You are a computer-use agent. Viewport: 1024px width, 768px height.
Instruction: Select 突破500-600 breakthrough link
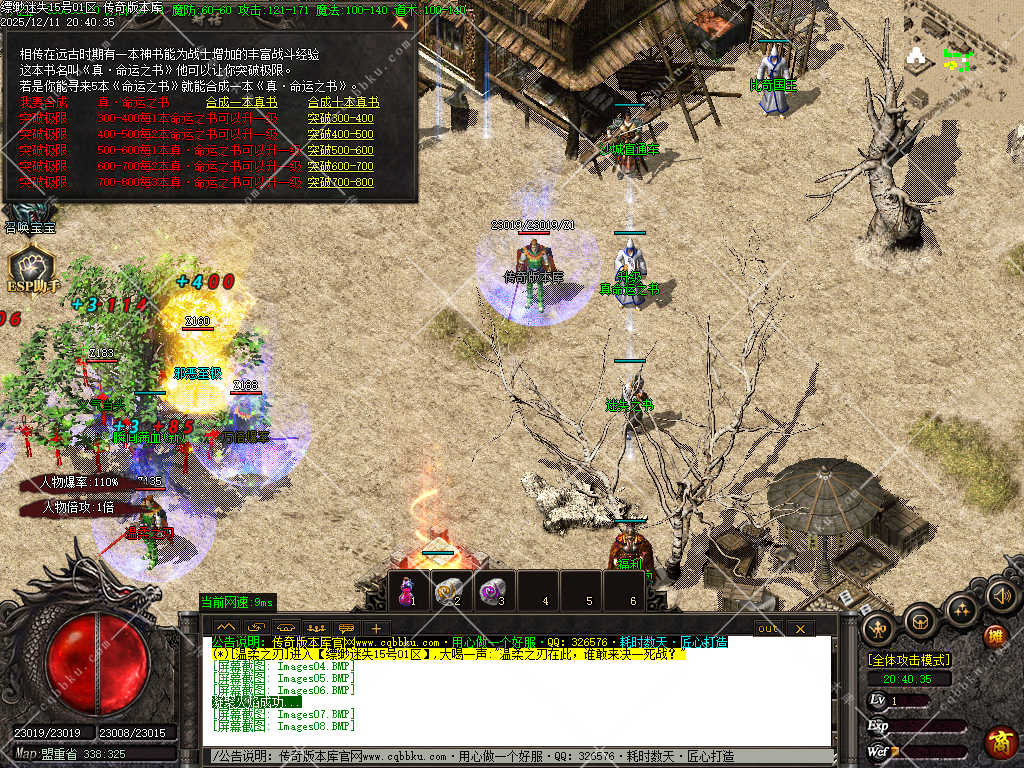pos(340,150)
